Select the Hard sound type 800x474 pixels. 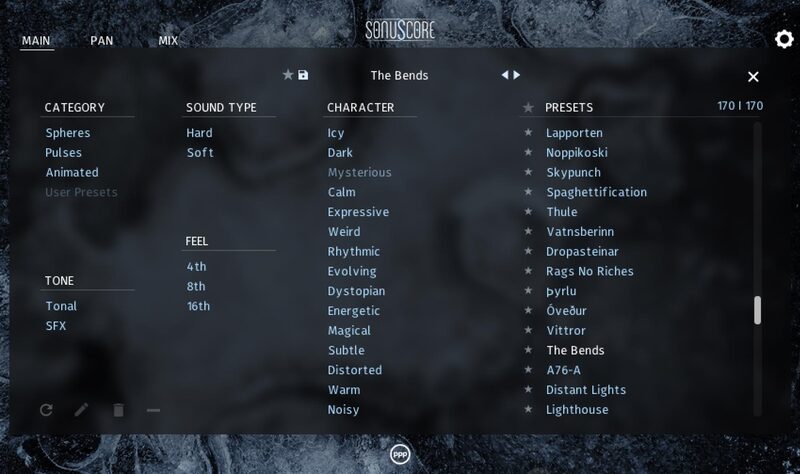pos(199,133)
